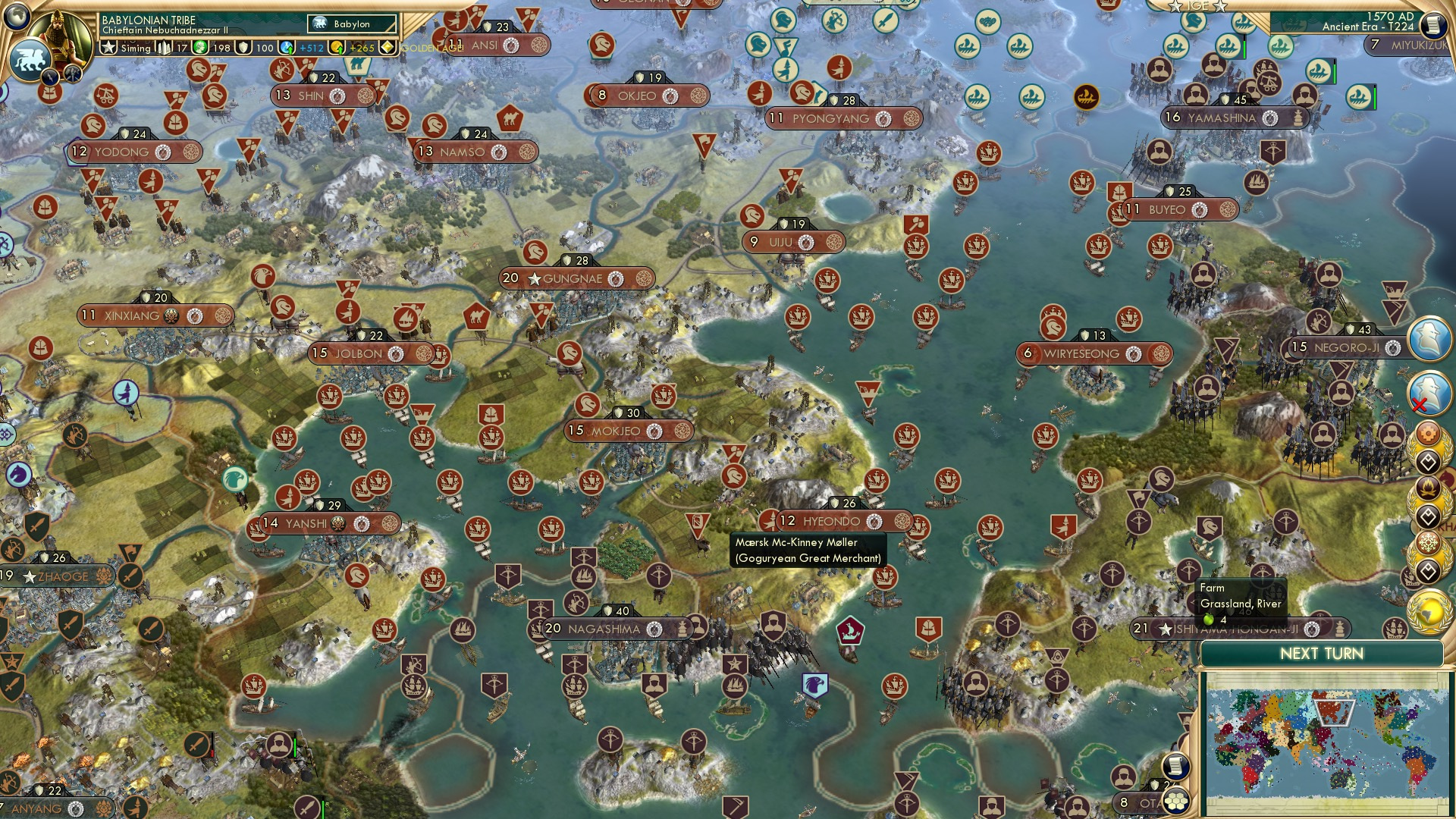
Task: Dismiss the crossed-out settler alert icon
Action: [1429, 392]
